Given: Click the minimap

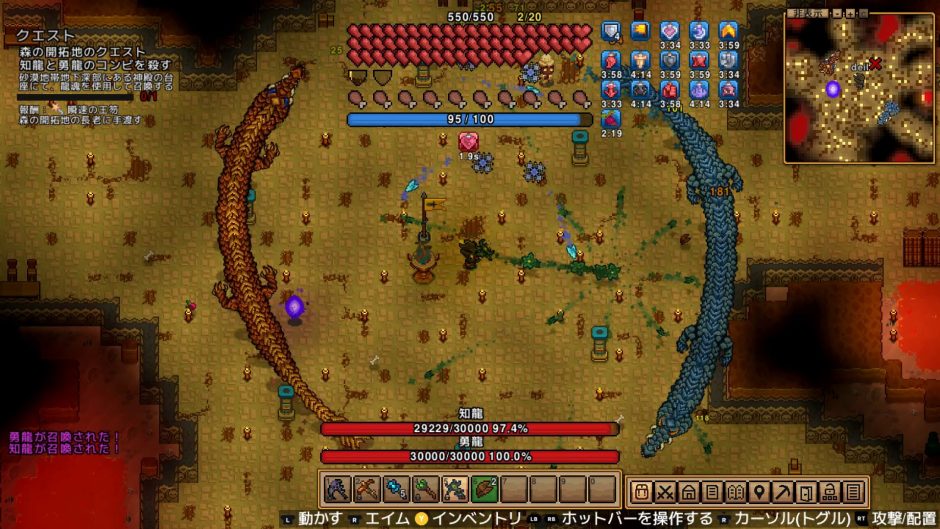Looking at the screenshot, I should [x=859, y=88].
